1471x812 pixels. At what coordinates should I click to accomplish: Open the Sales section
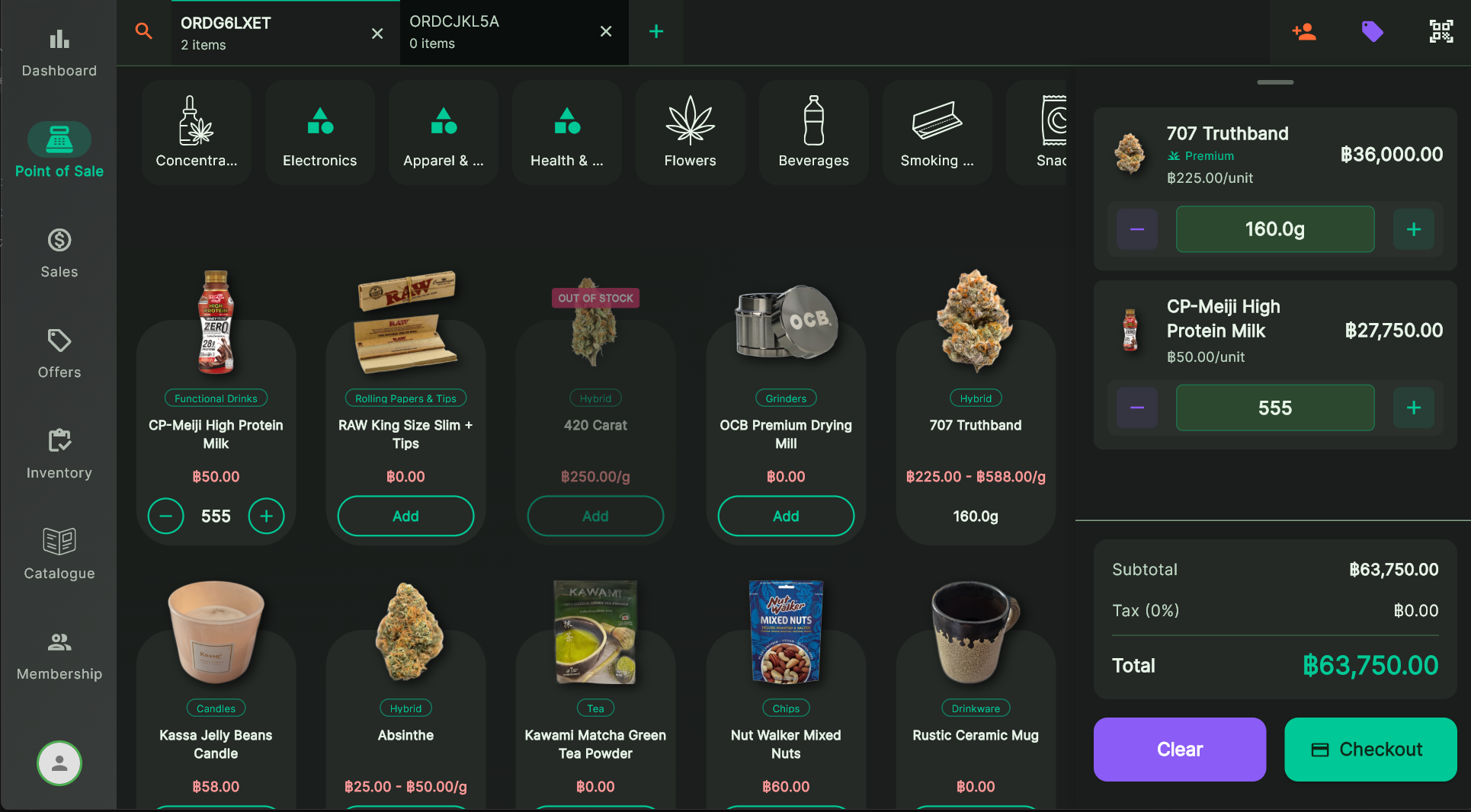click(59, 251)
